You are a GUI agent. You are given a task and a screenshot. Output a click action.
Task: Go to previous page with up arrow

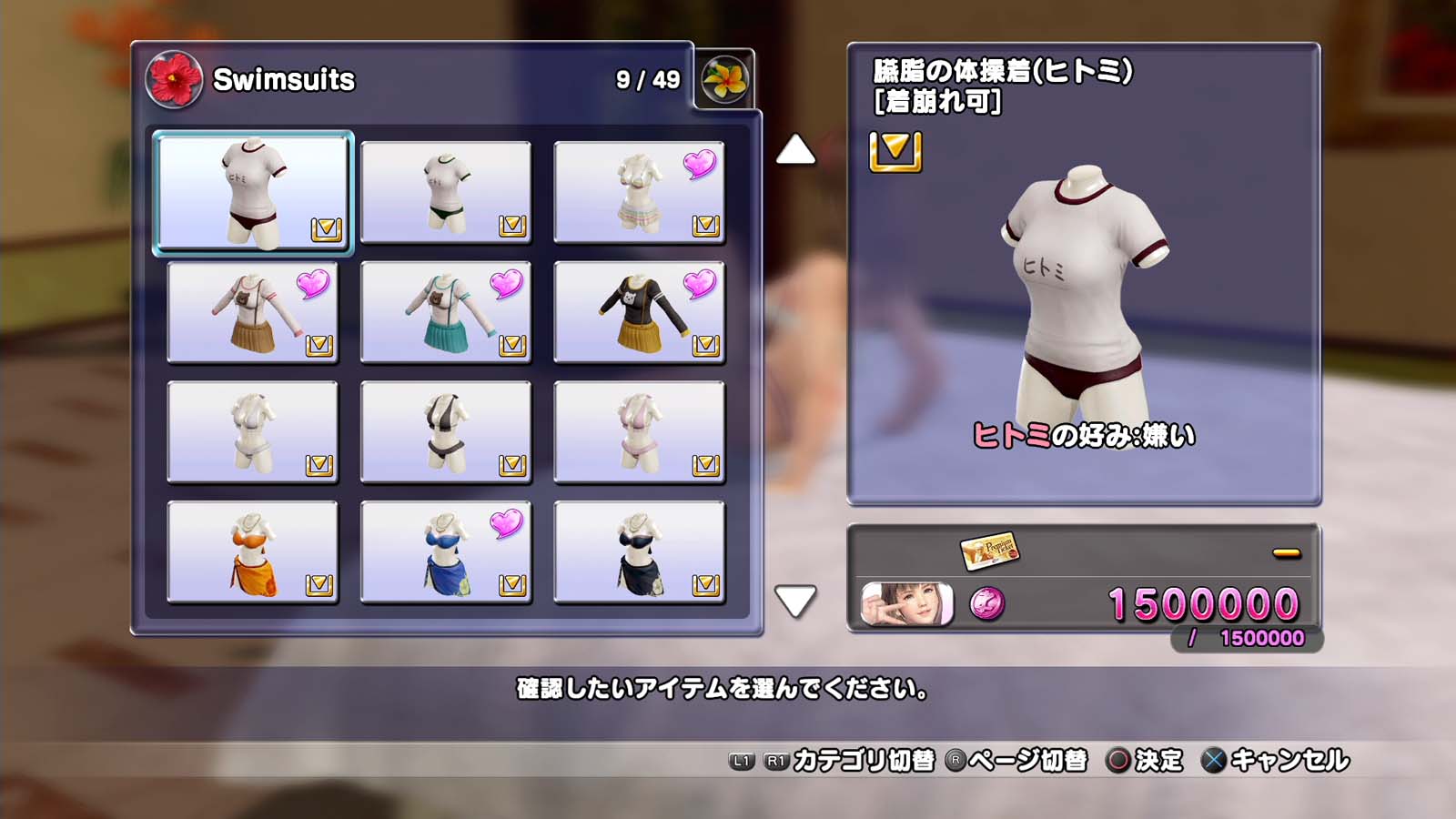coord(795,150)
